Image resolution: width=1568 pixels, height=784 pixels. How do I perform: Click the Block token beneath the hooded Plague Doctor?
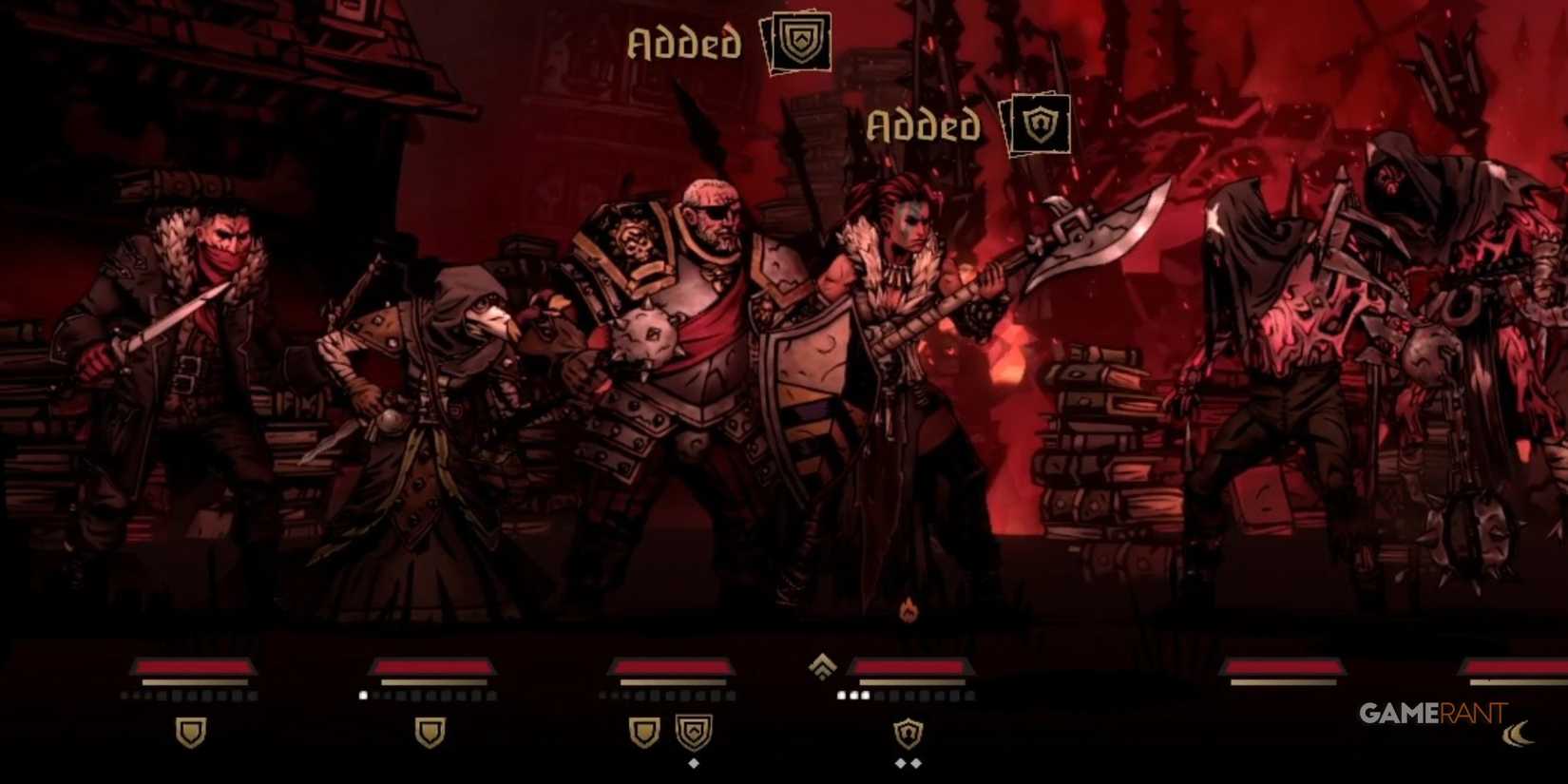[431, 730]
